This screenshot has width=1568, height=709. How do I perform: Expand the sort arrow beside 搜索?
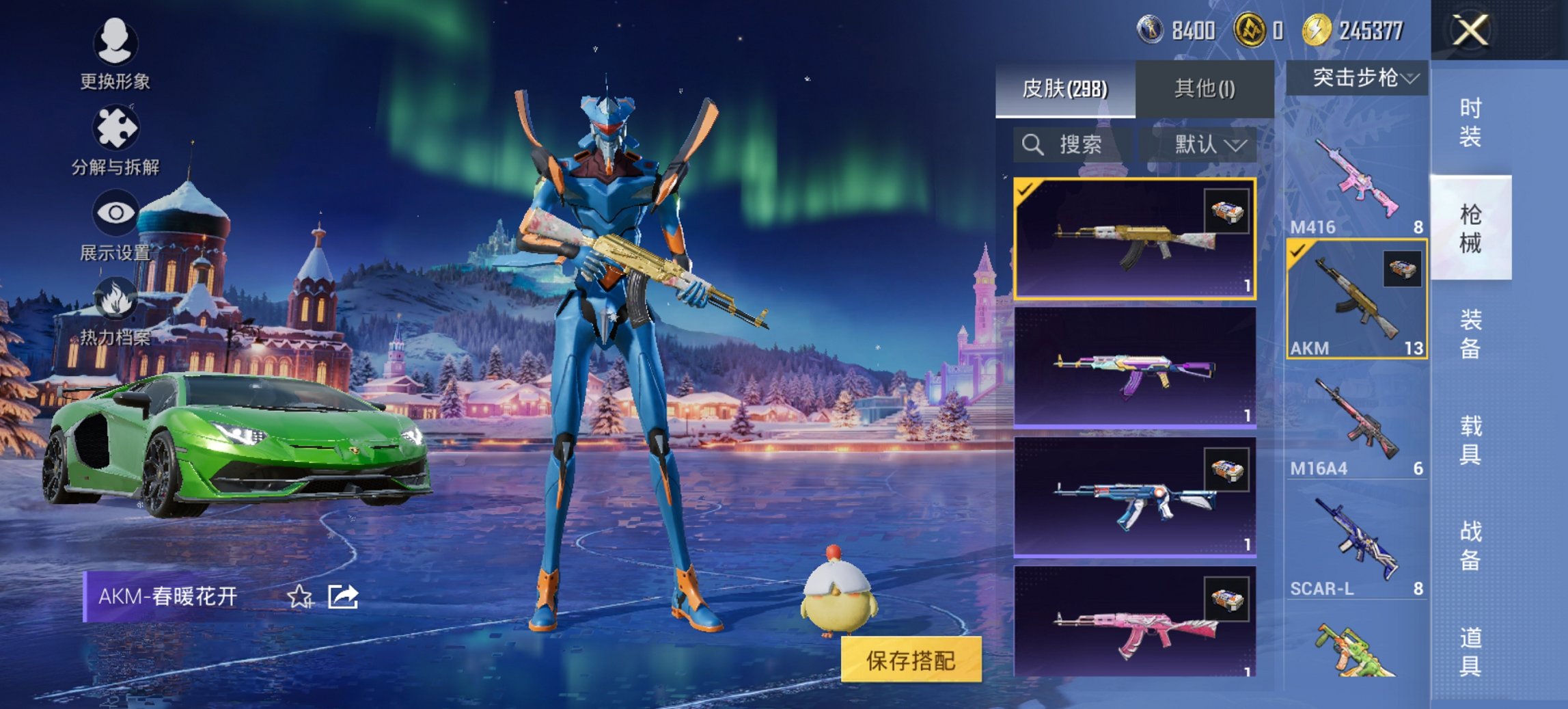pyautogui.click(x=1235, y=146)
